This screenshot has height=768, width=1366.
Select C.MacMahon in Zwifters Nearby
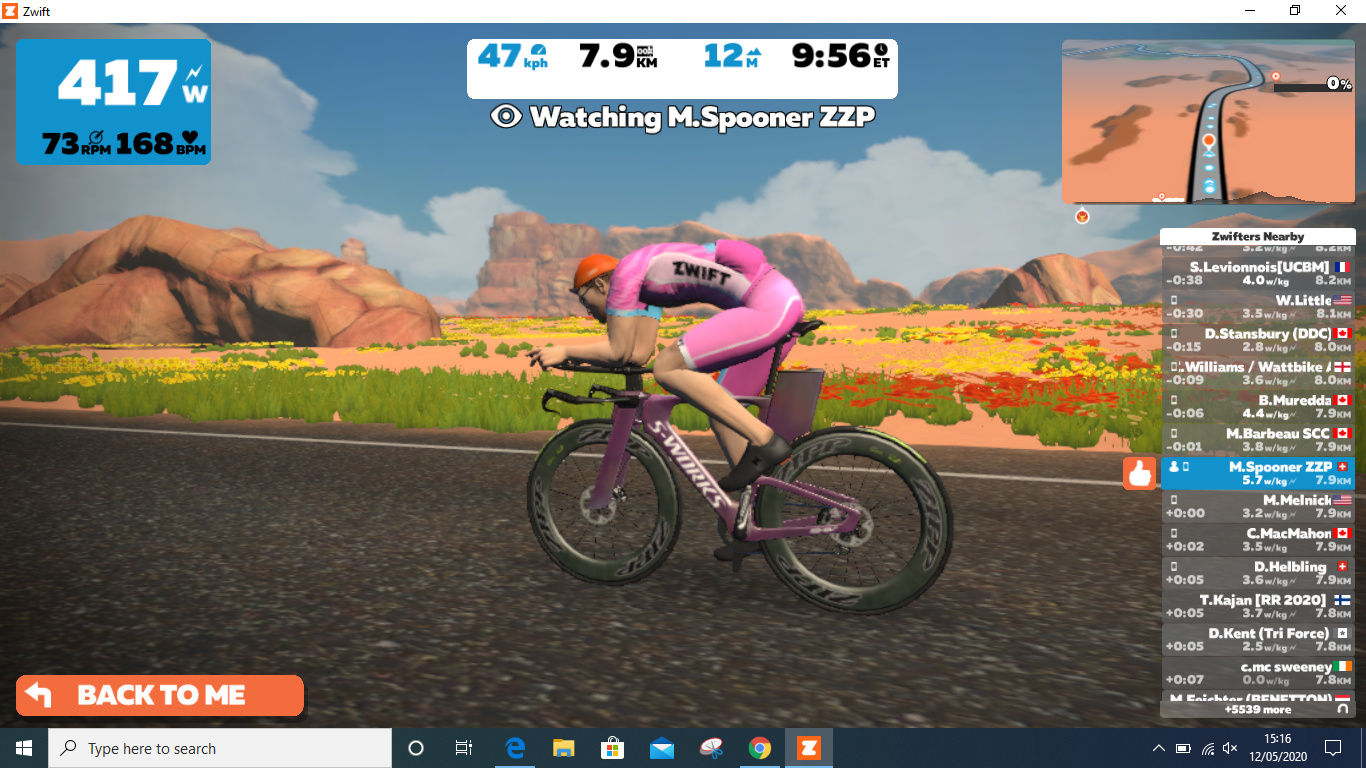1257,540
